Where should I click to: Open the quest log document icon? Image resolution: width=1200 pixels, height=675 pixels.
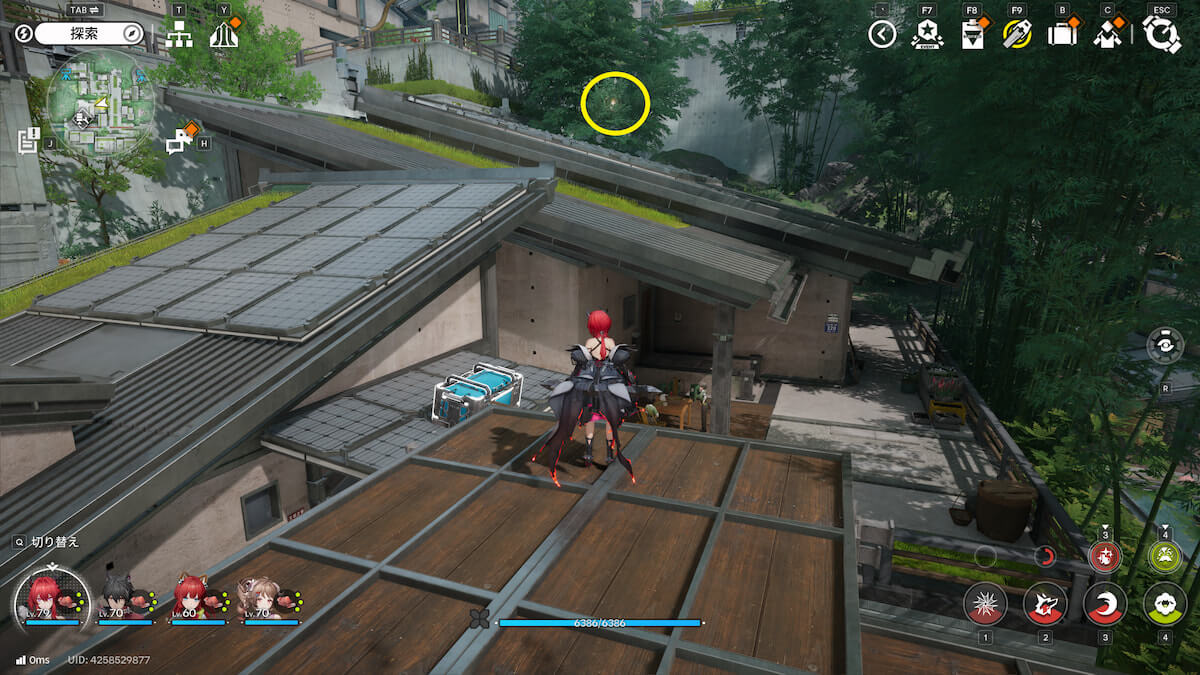[29, 140]
